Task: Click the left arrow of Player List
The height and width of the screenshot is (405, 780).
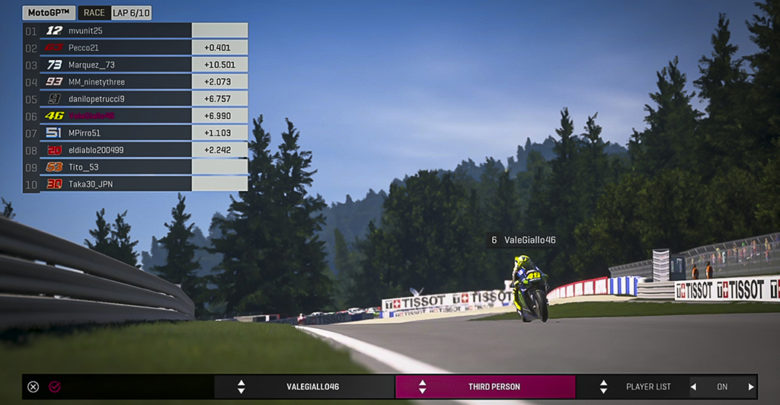Action: (692, 387)
